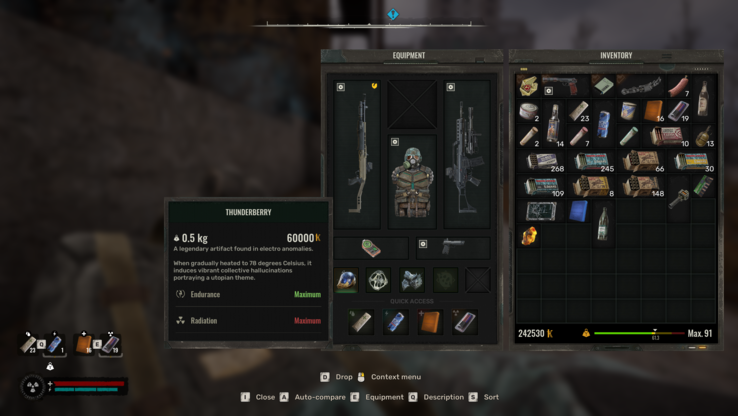Select the blue book item in inventory
Viewport: 738px width, 416px height.
[578, 211]
